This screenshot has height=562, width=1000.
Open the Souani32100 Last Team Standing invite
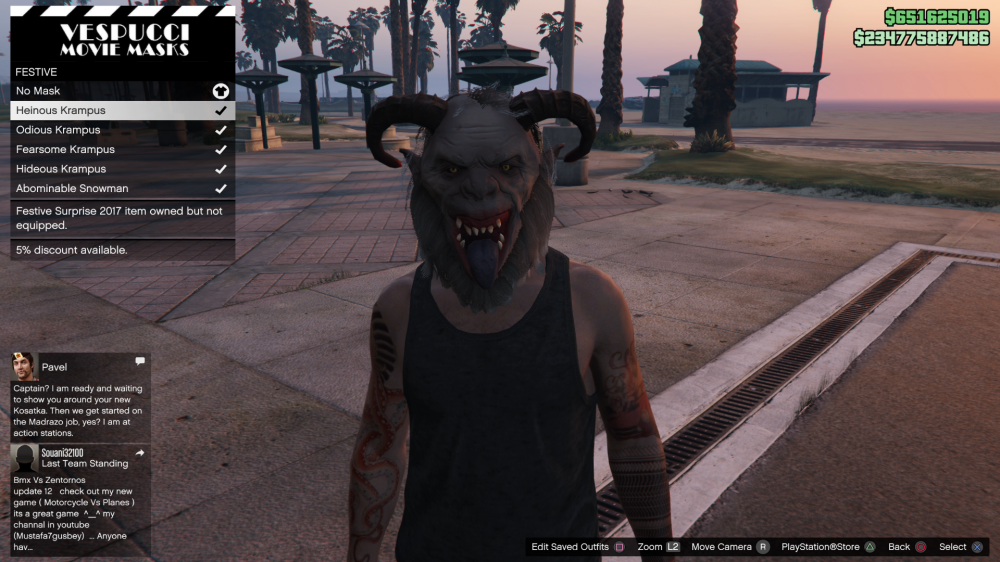tap(80, 500)
